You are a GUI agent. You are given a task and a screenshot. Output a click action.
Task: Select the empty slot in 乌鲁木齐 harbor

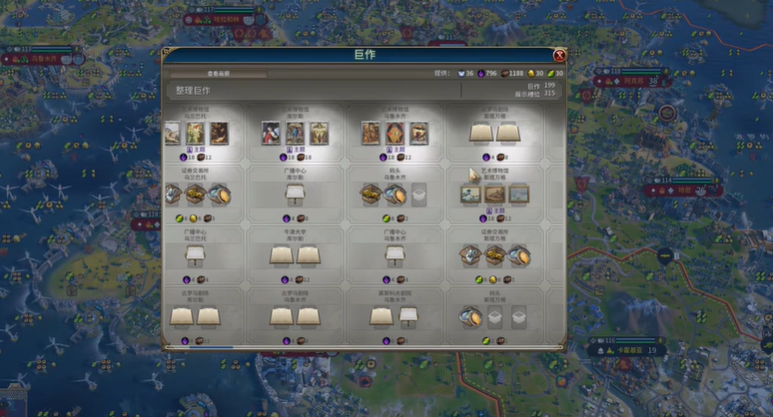[420, 194]
